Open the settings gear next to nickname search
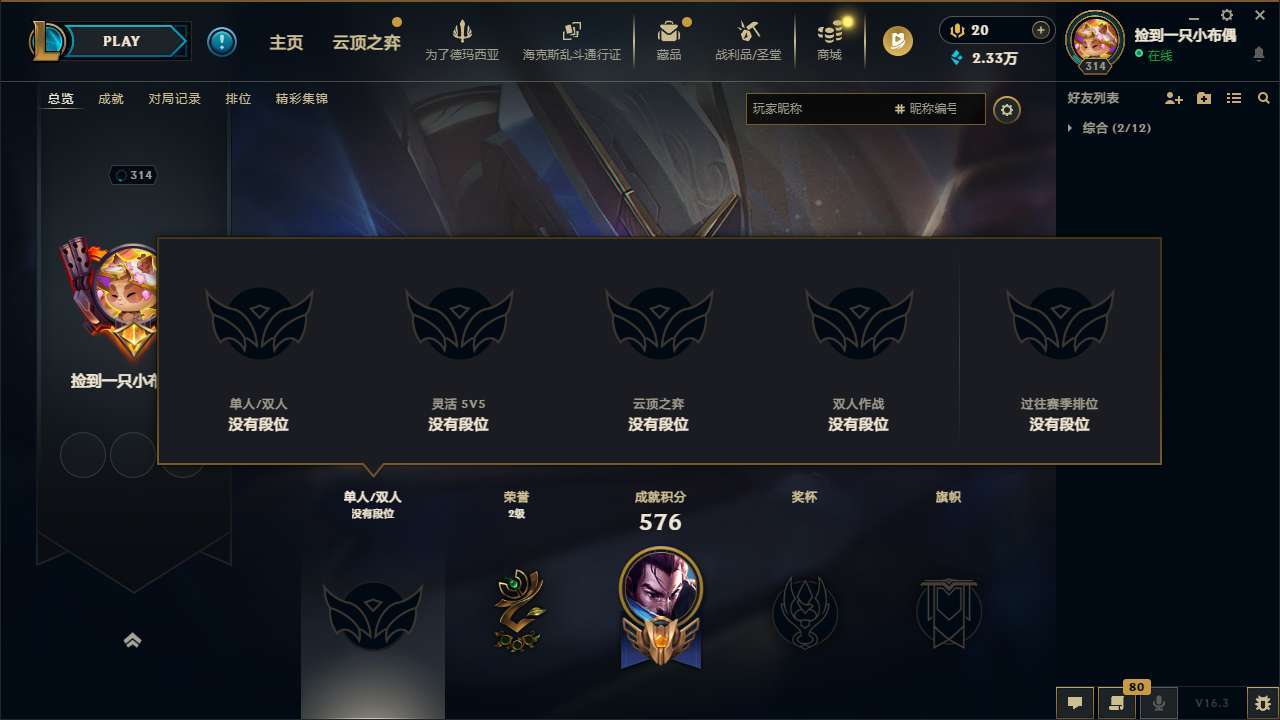Screen dimensions: 1280x720 click(1007, 110)
